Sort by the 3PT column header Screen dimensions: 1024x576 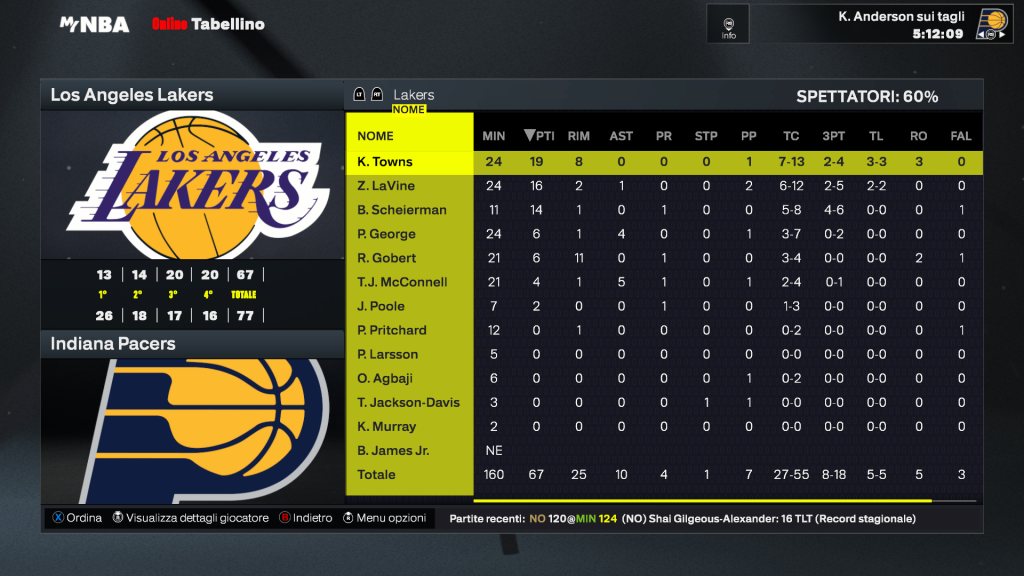(832, 136)
